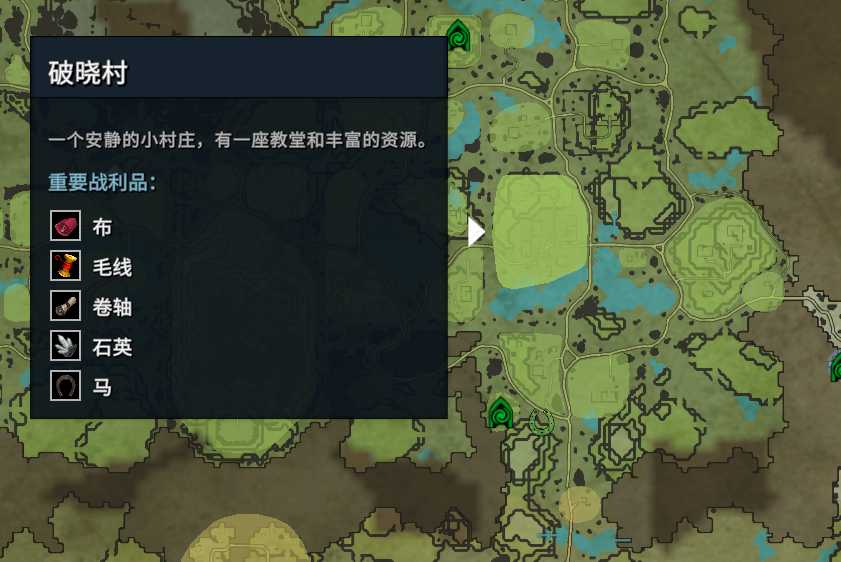Select the highlighted 破晓村 region on the map
The width and height of the screenshot is (841, 562).
click(541, 232)
